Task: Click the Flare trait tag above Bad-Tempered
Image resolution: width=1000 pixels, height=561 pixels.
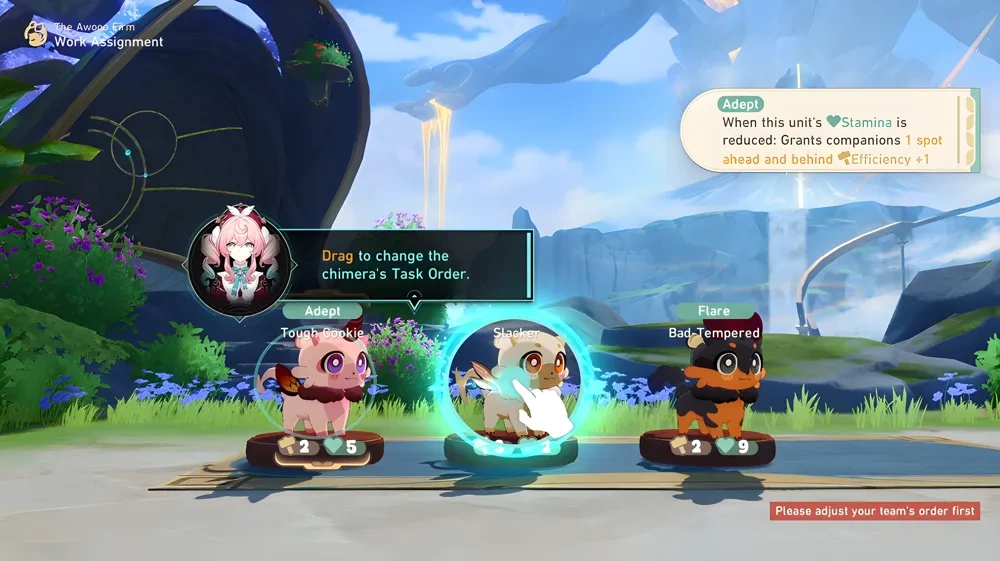Action: 714,312
